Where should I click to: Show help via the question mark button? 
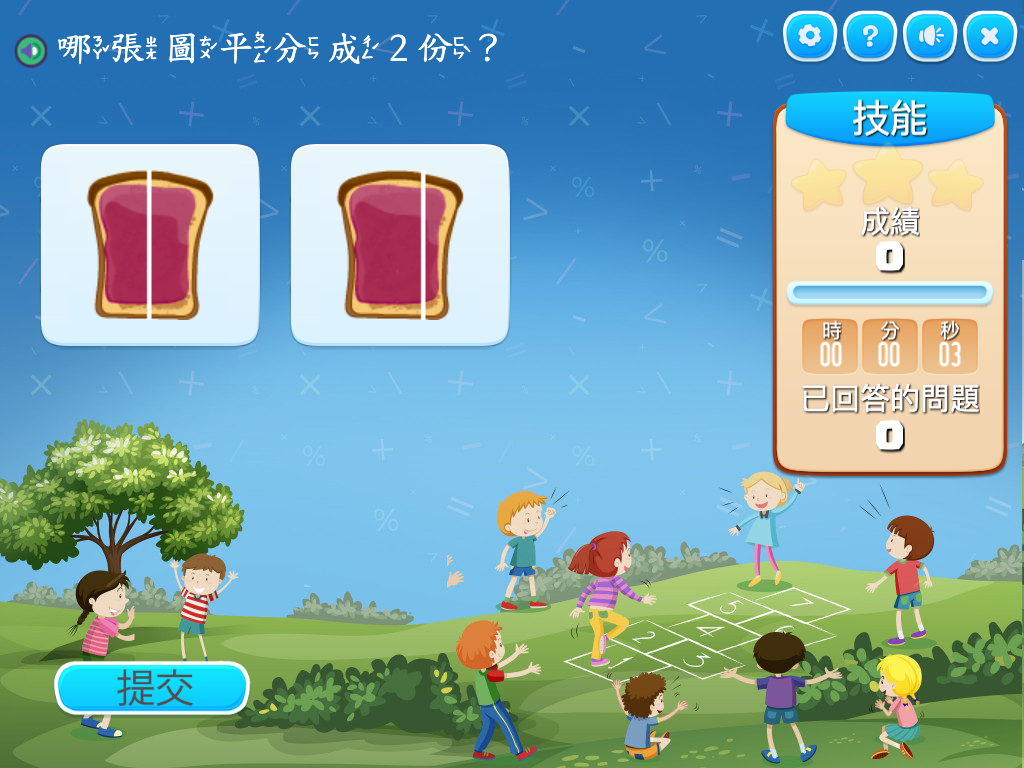pyautogui.click(x=870, y=37)
